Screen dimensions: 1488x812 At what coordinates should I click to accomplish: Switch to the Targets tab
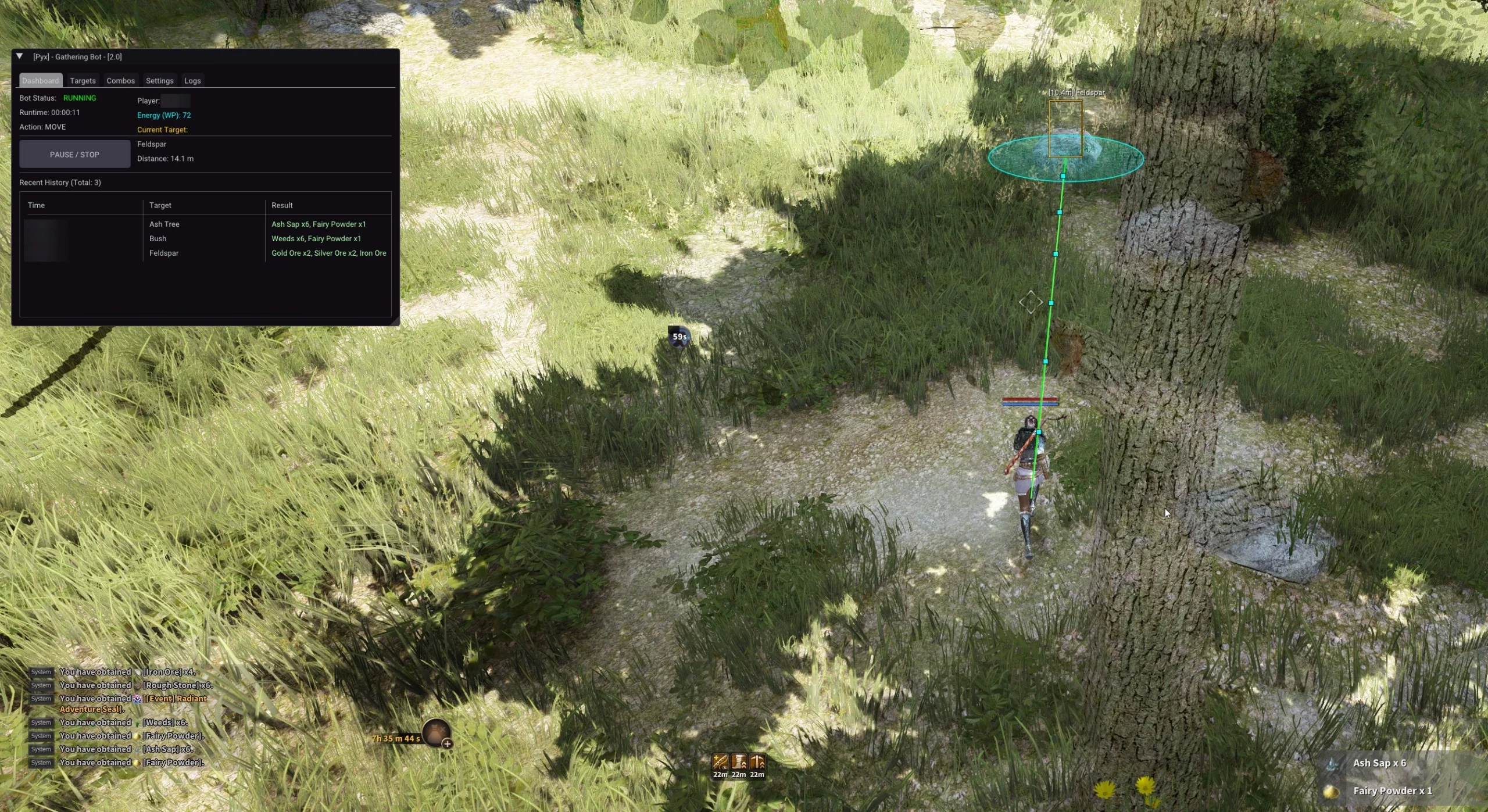point(83,80)
